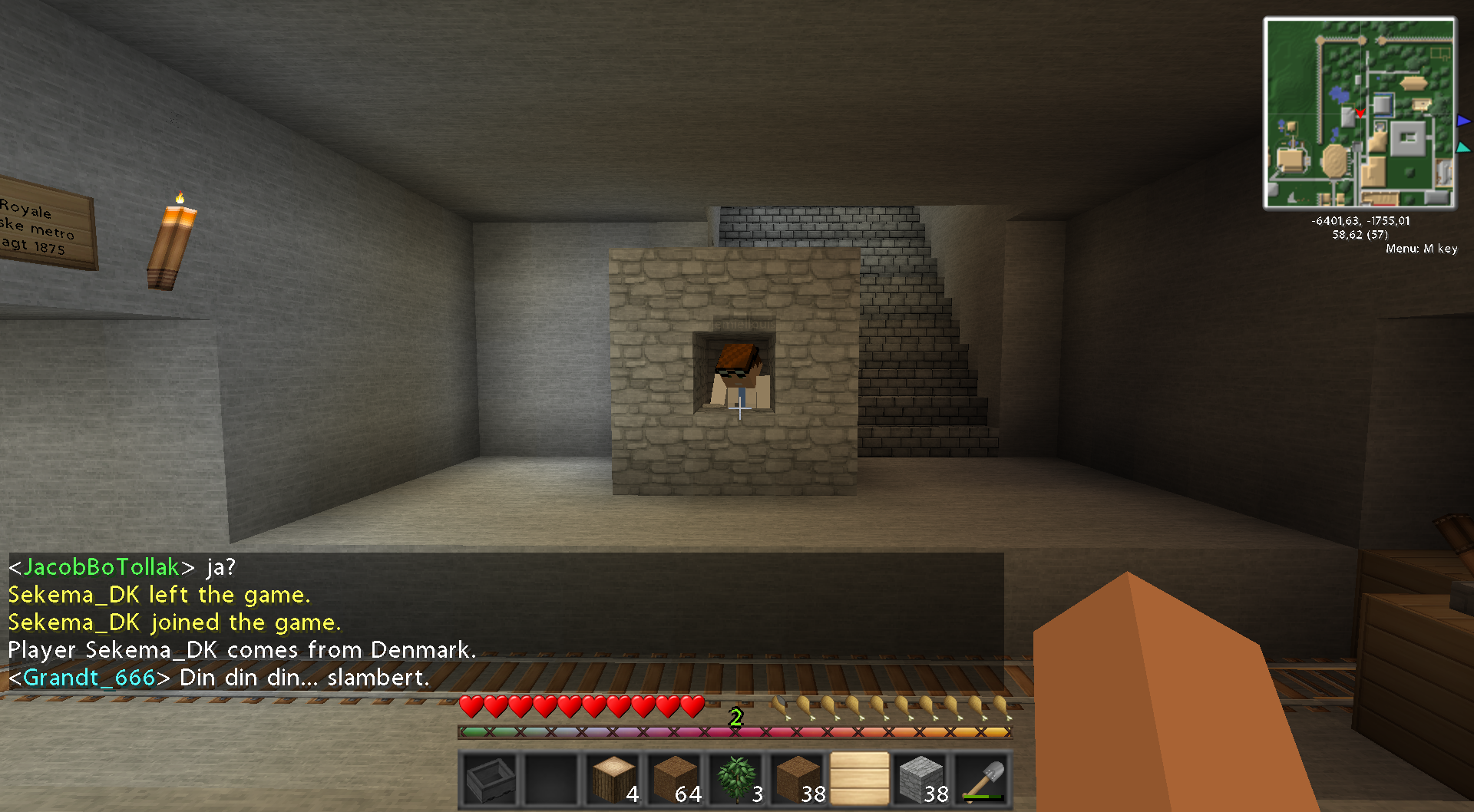
Task: Click JacobBoTollak's name in chat
Action: coord(101,567)
